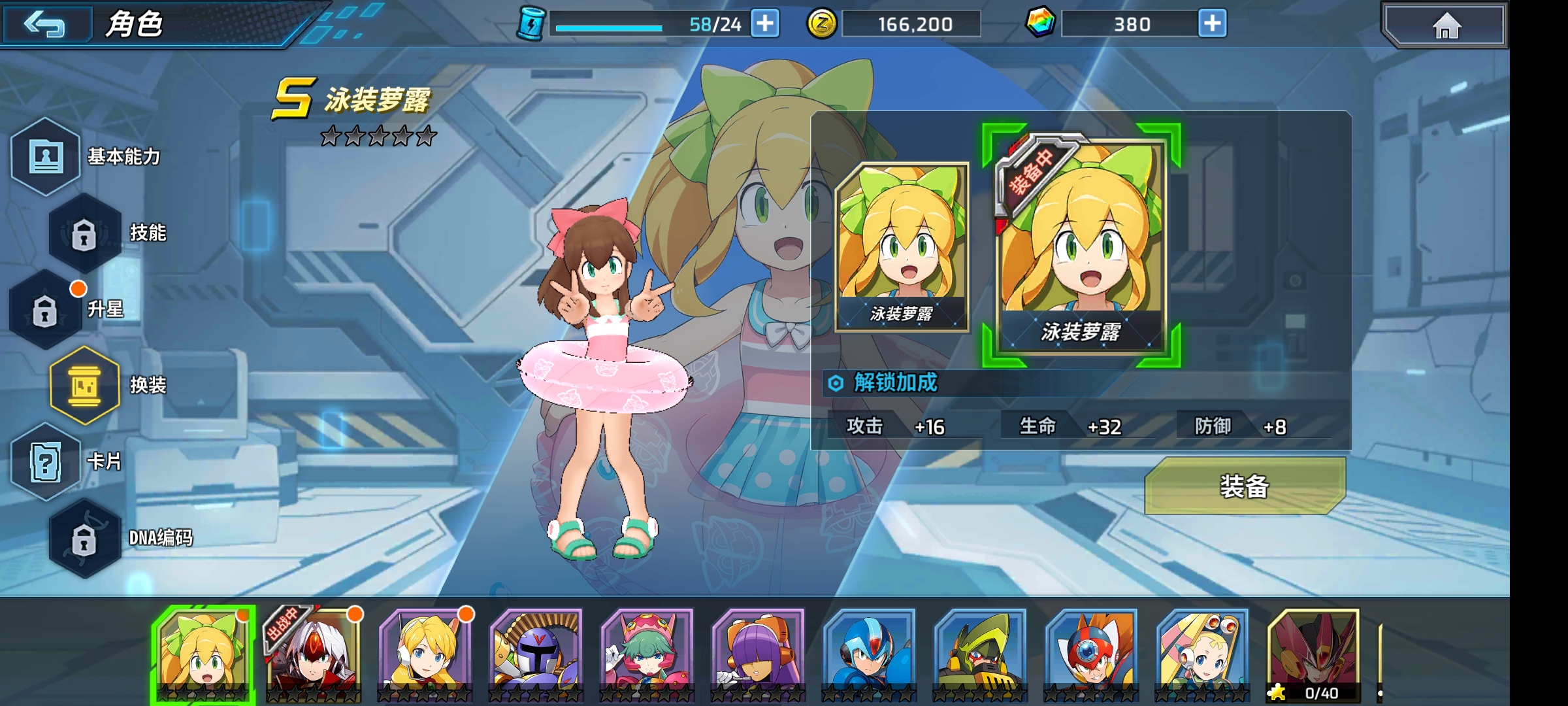1568x706 pixels.
Task: Select the locked character showing 0/40
Action: click(1313, 654)
